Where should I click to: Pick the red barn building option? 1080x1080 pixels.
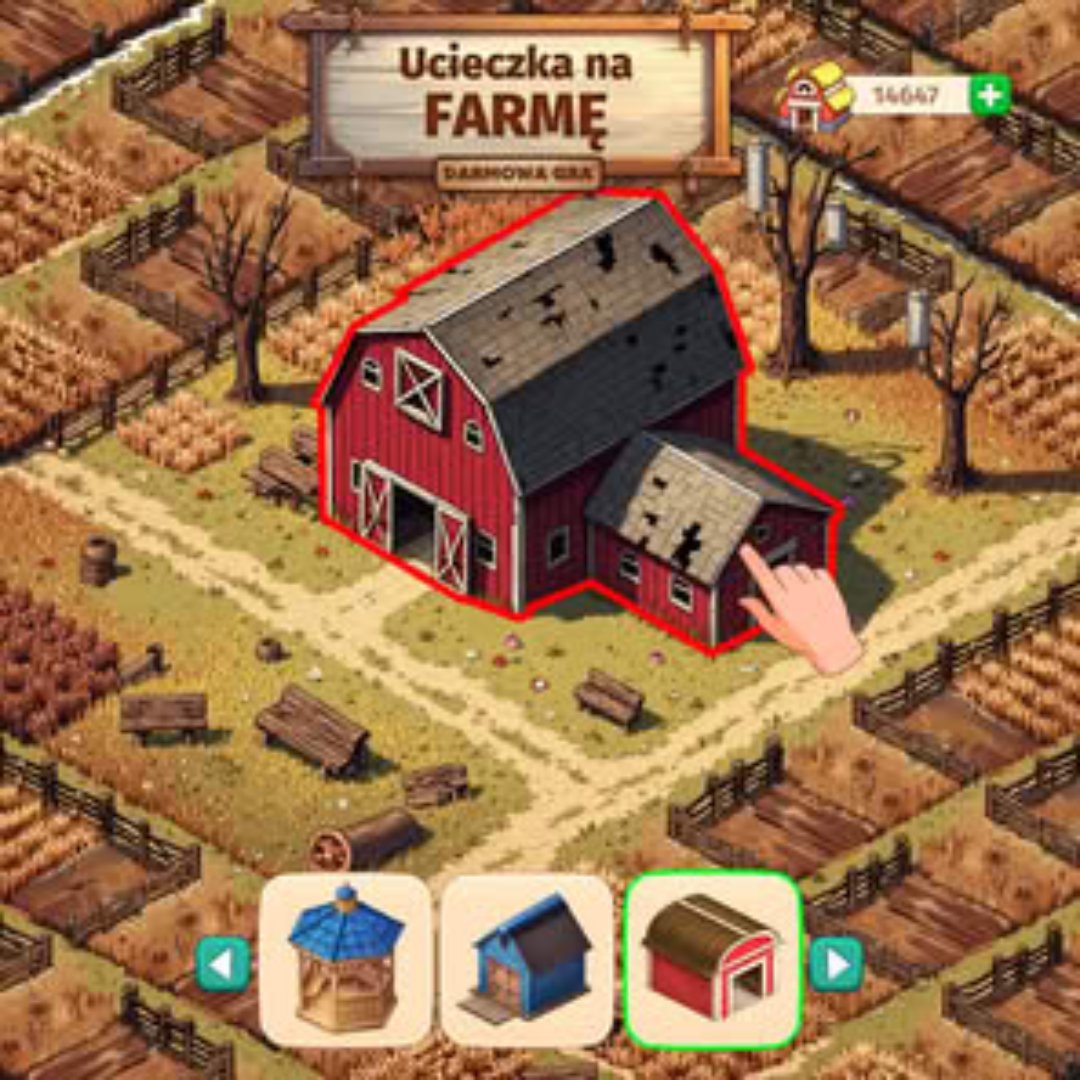coord(712,961)
